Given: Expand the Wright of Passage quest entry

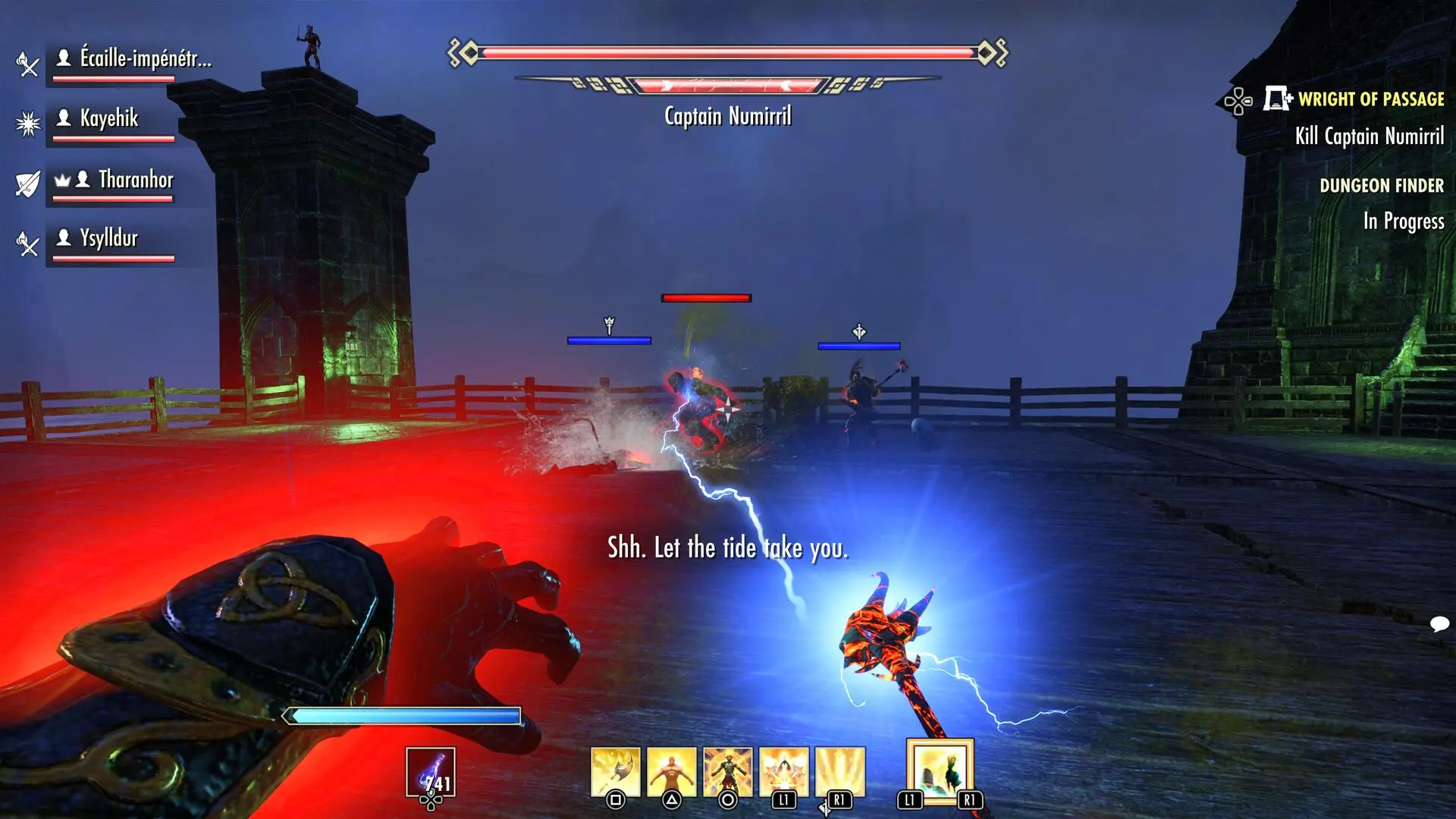Looking at the screenshot, I should point(1370,99).
